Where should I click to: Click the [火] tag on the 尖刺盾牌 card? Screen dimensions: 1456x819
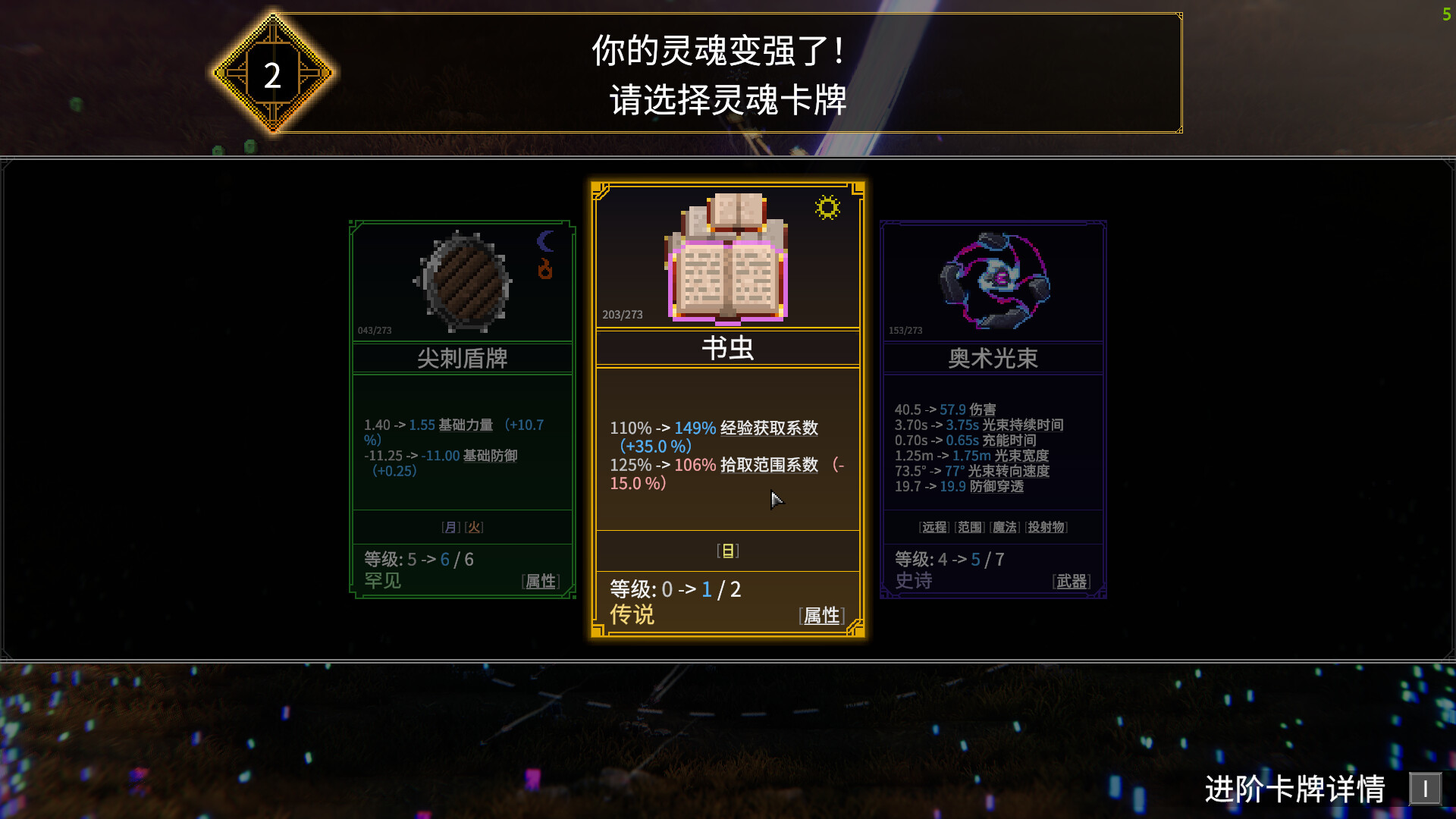coord(475,526)
